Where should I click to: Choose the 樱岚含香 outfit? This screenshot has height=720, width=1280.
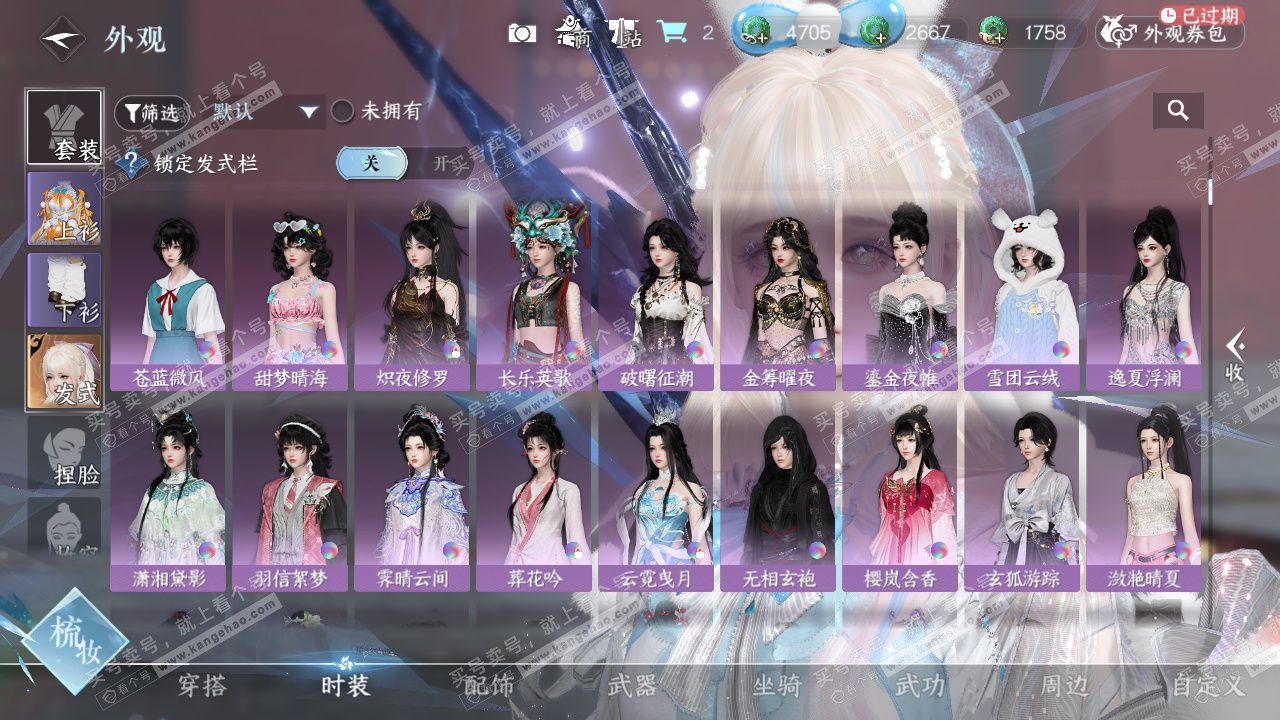[x=899, y=497]
